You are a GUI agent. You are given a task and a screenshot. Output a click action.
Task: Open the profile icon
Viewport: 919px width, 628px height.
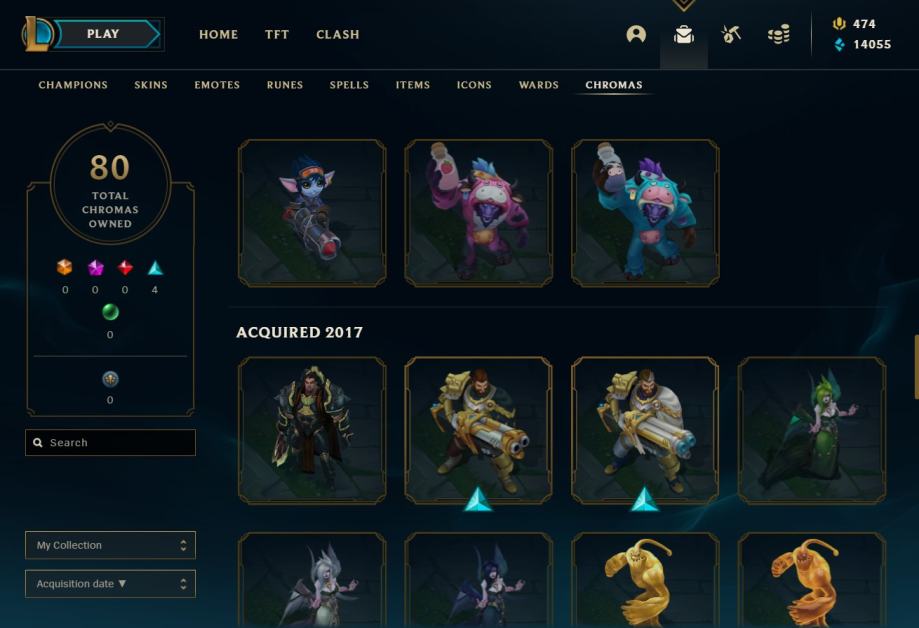click(636, 34)
